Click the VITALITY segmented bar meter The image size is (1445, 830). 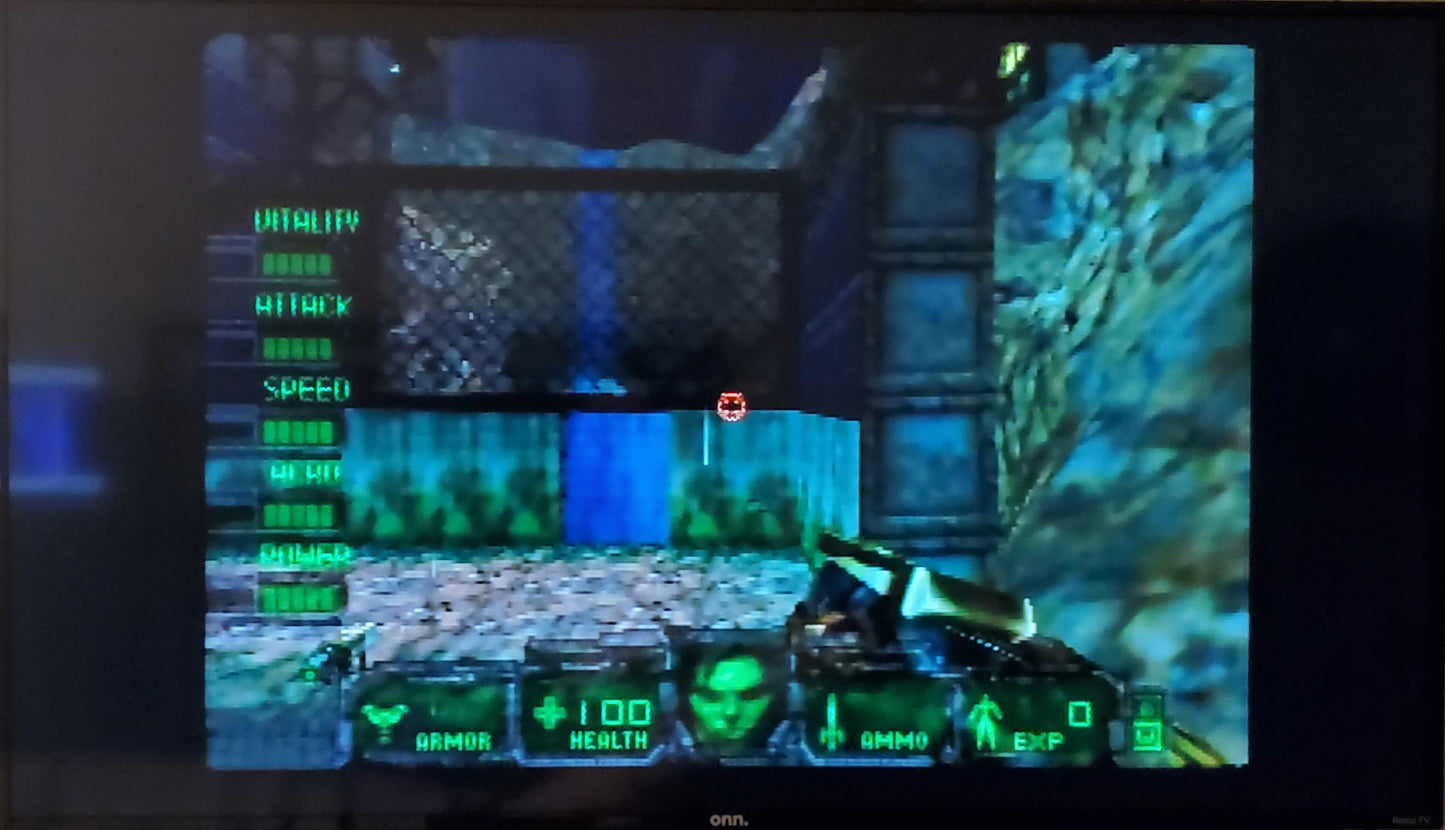pos(297,264)
